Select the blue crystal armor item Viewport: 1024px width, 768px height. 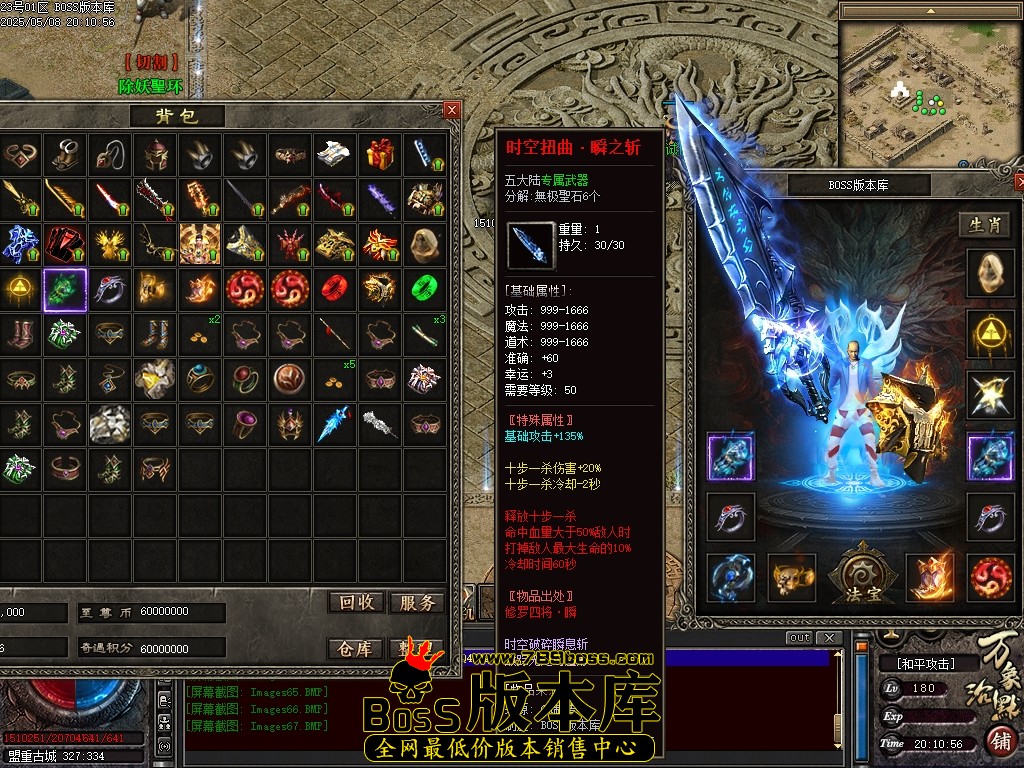point(19,244)
